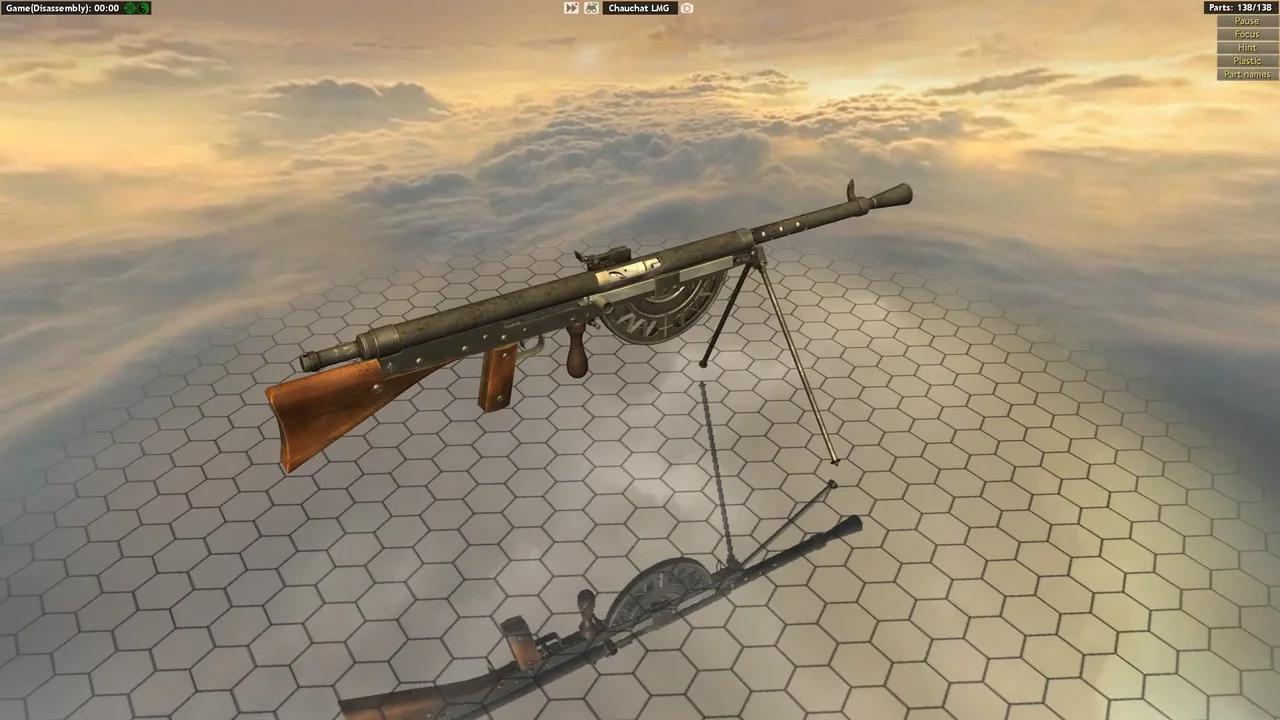Open part search using the binoculars icon
This screenshot has width=1280, height=720.
tap(590, 8)
